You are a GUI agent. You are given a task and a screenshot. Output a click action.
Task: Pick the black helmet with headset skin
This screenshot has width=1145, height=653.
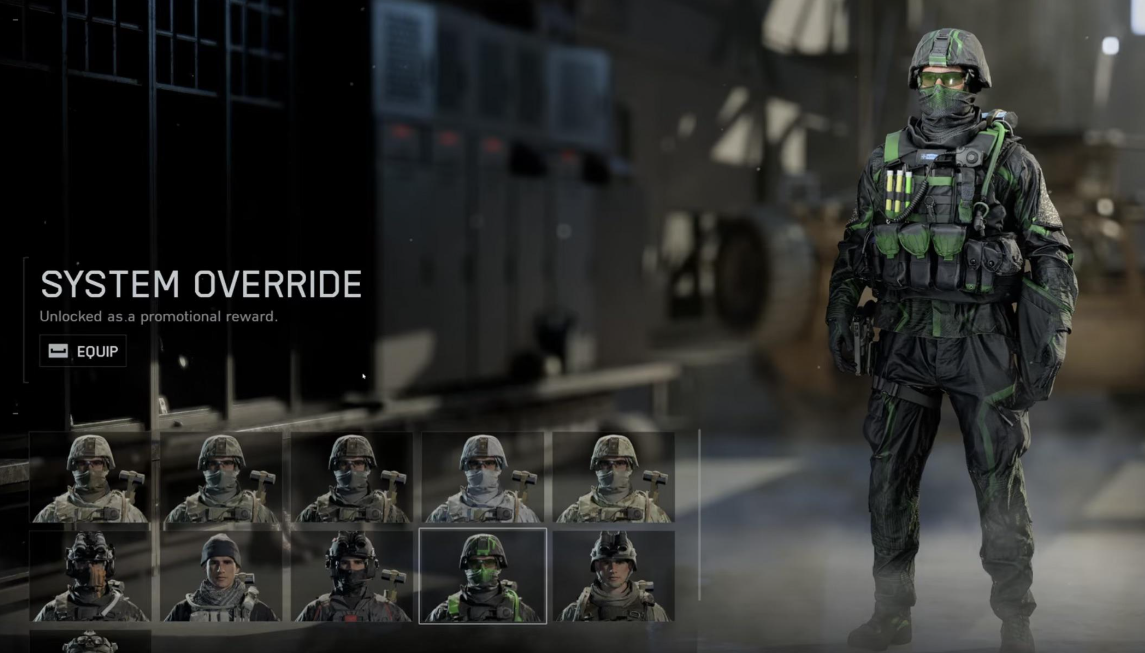(x=352, y=576)
